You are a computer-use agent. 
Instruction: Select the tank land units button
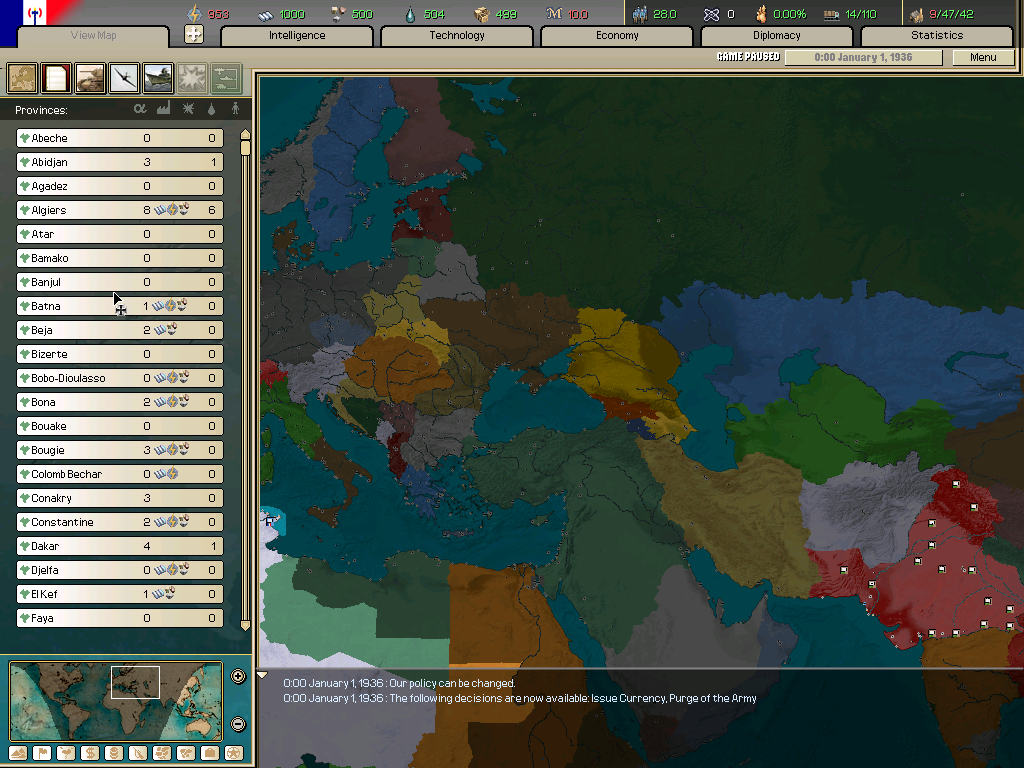coord(90,77)
